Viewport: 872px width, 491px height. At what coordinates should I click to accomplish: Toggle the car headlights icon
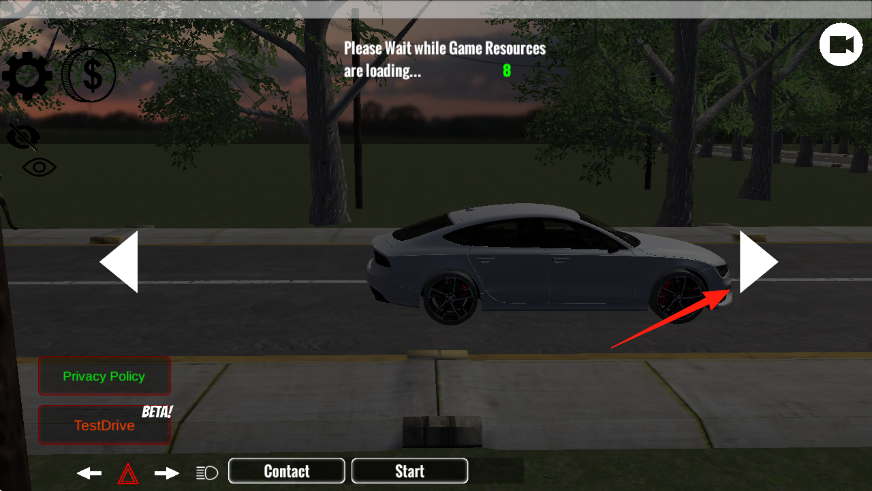click(207, 473)
